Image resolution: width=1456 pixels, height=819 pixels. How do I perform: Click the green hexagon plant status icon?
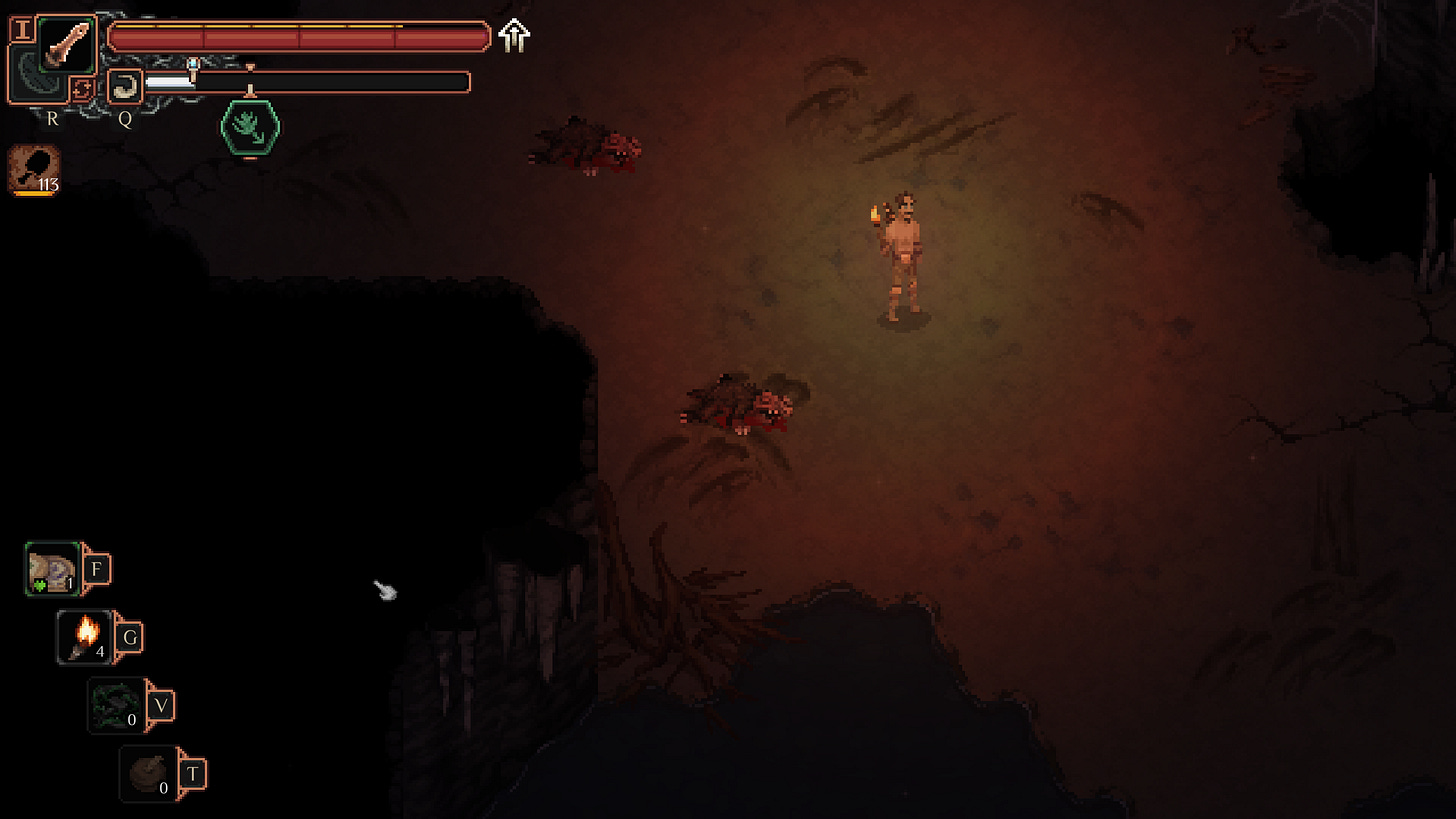[249, 126]
